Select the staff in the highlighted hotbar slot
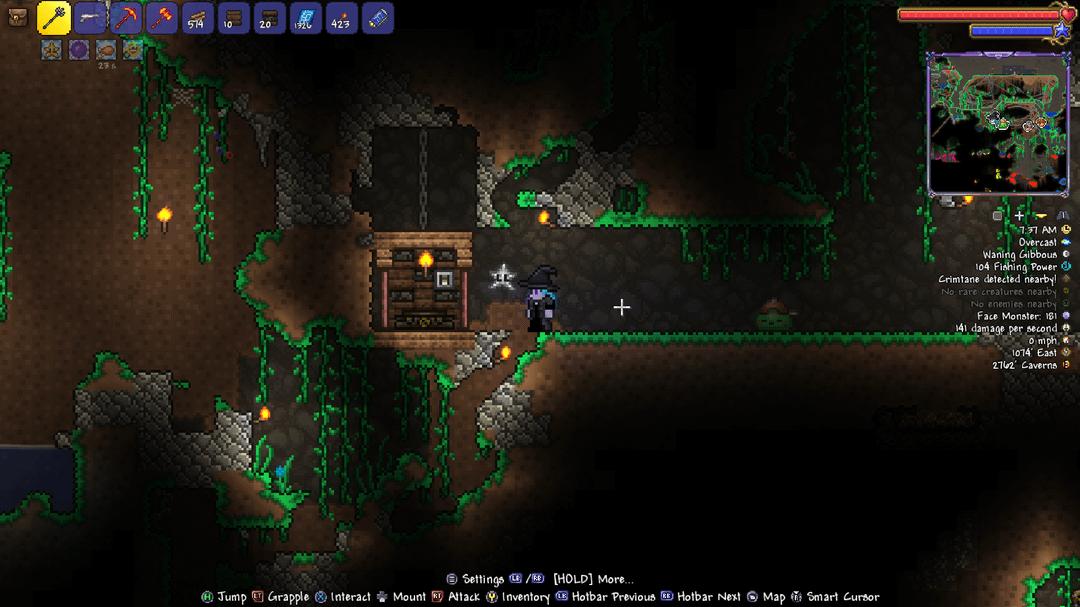 point(54,18)
